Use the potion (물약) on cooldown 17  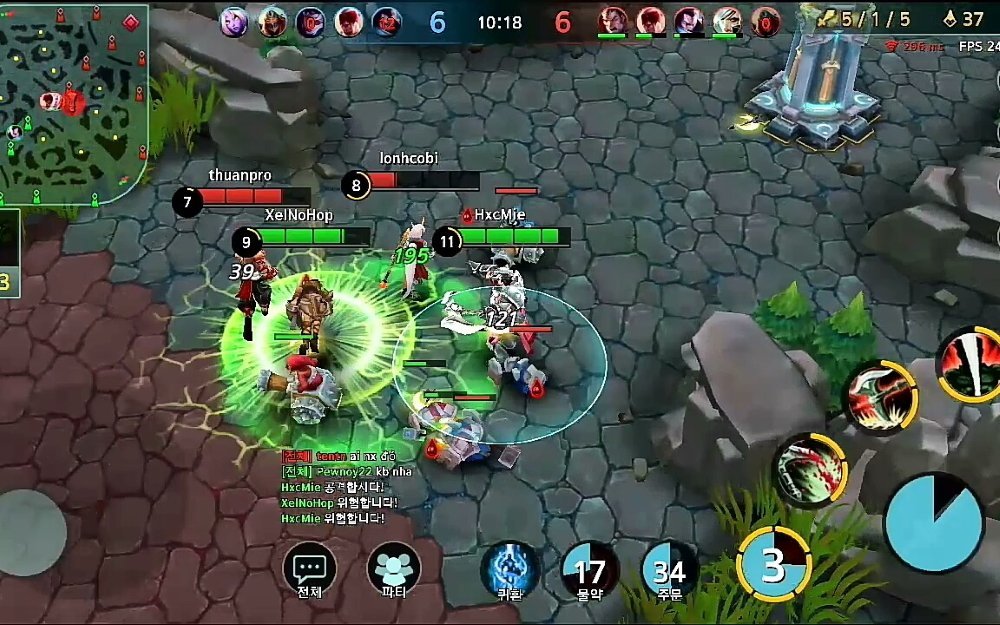click(590, 570)
